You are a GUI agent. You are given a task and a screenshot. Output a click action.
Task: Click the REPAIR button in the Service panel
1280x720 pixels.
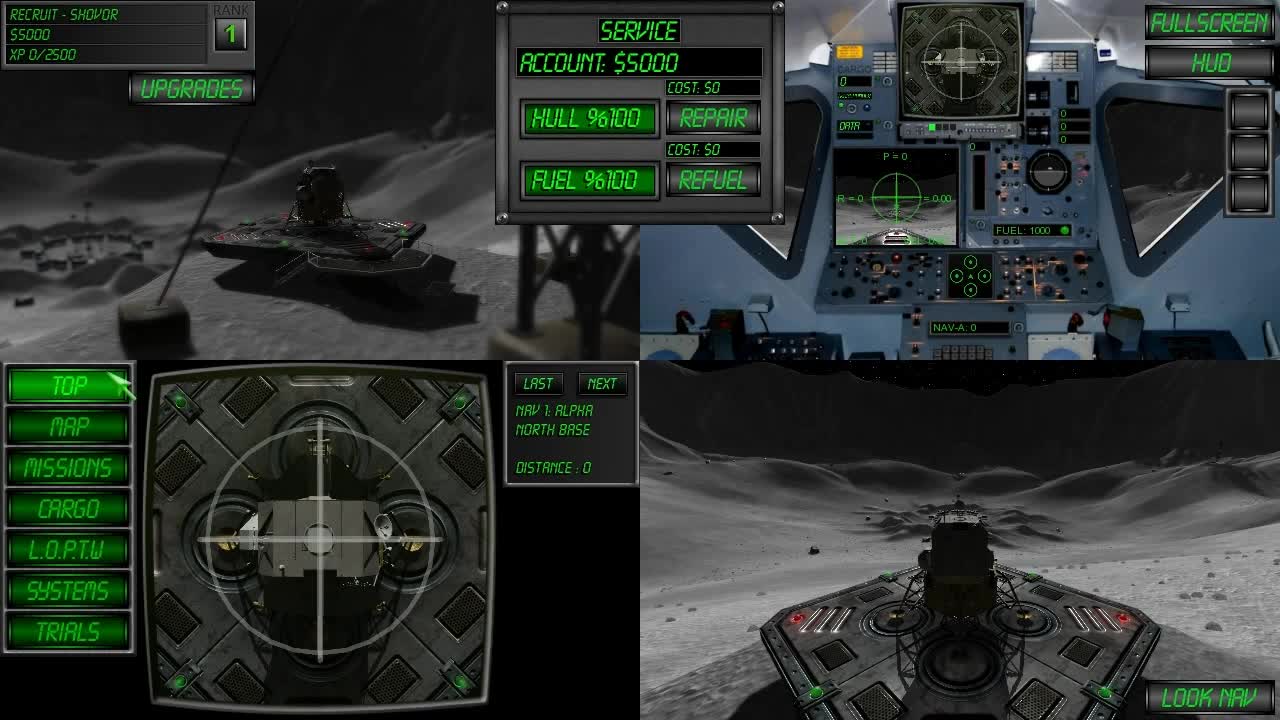[x=712, y=118]
